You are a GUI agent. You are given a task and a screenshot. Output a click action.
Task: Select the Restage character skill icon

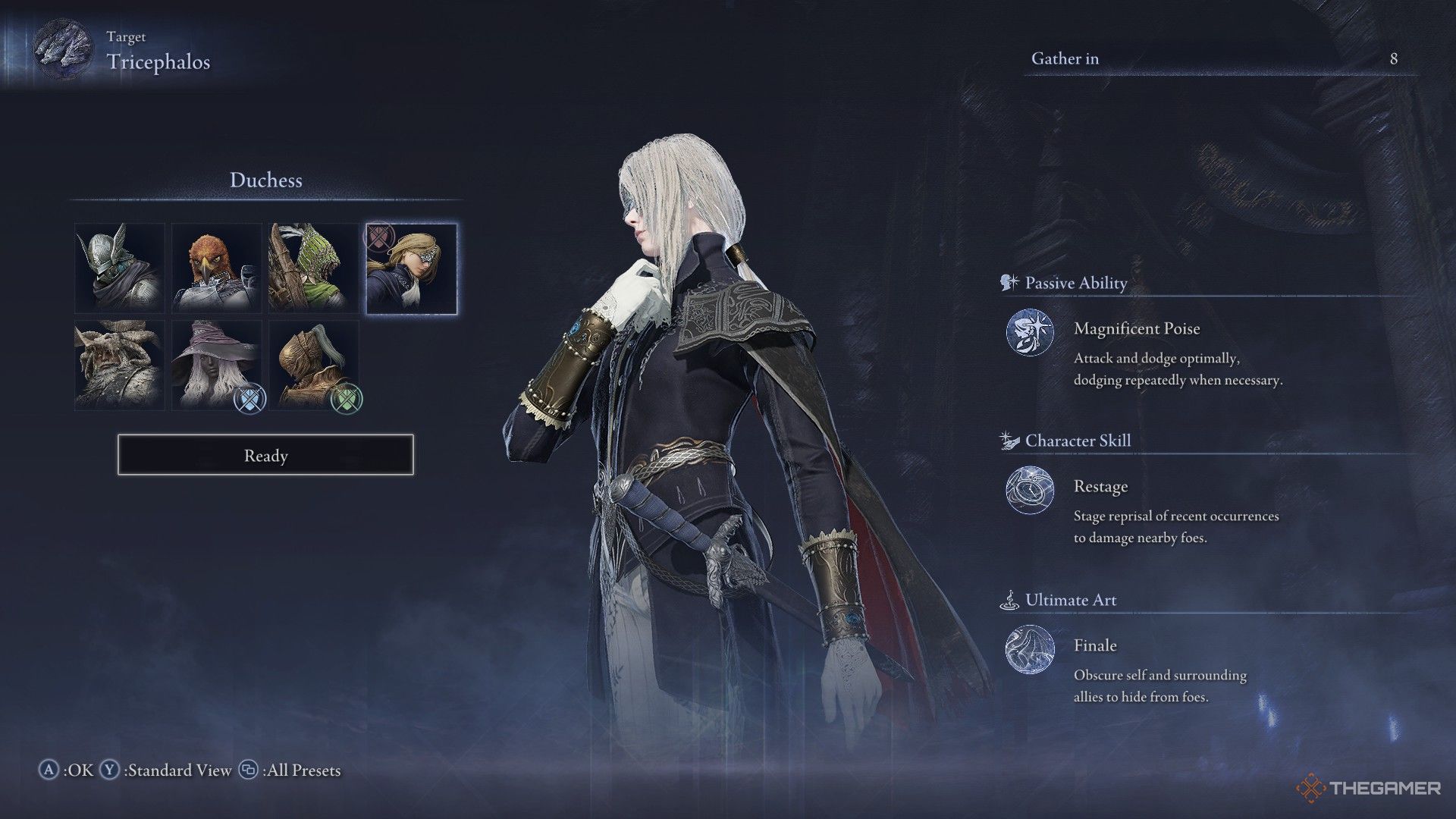click(x=1031, y=491)
